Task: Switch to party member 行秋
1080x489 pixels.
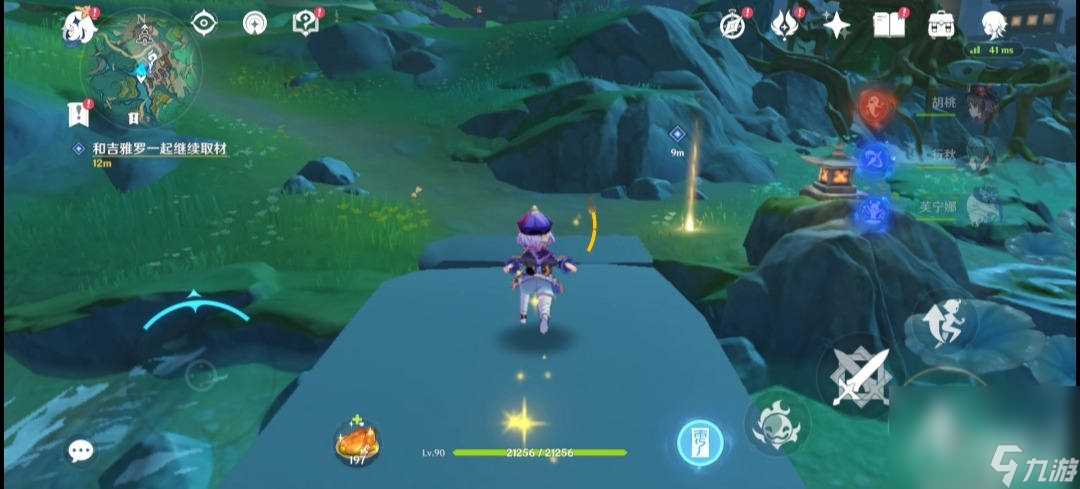Action: click(976, 157)
